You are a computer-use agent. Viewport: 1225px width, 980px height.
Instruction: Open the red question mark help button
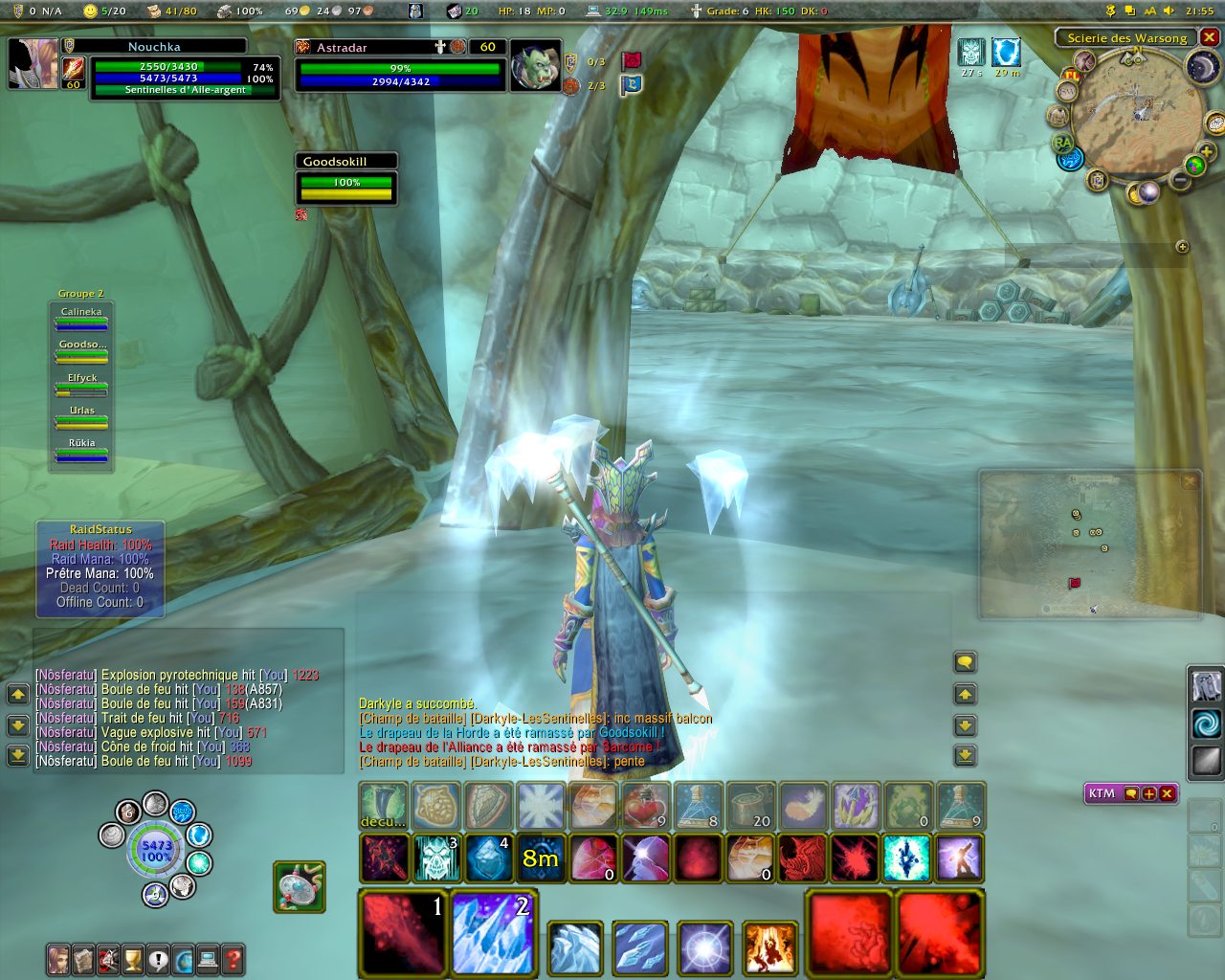point(233,959)
